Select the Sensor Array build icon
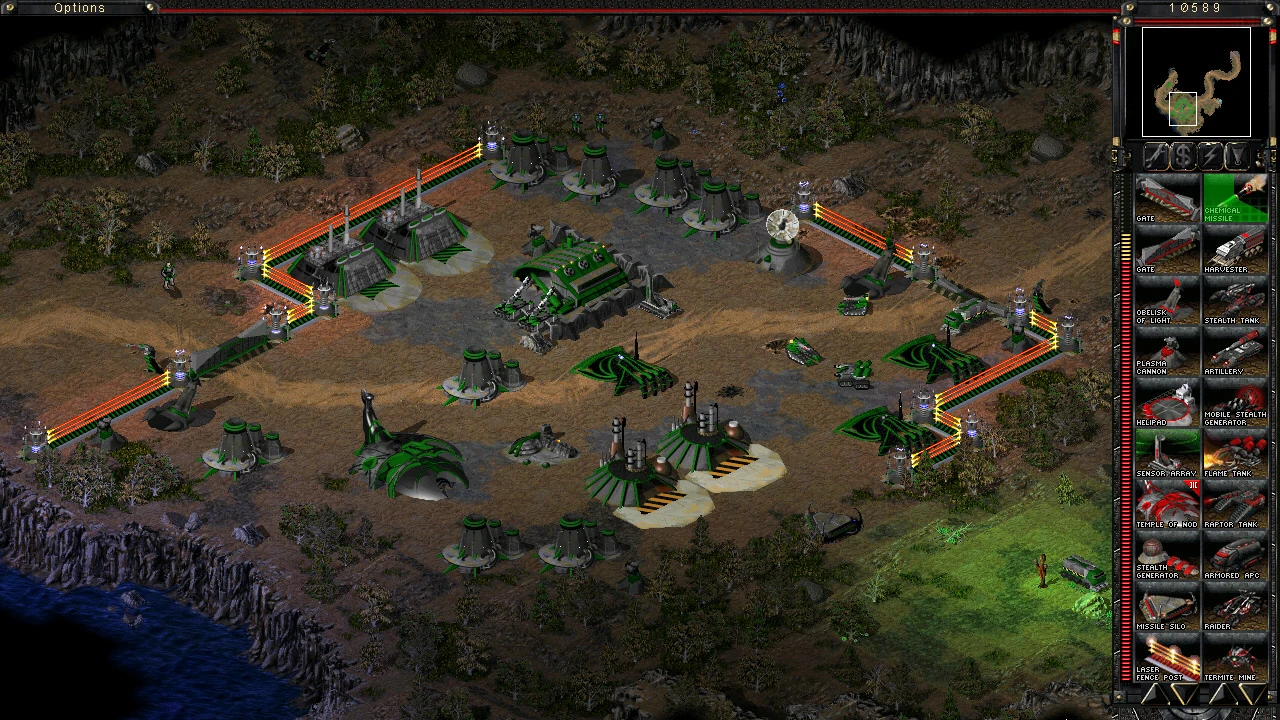The image size is (1280, 720). (x=1167, y=454)
